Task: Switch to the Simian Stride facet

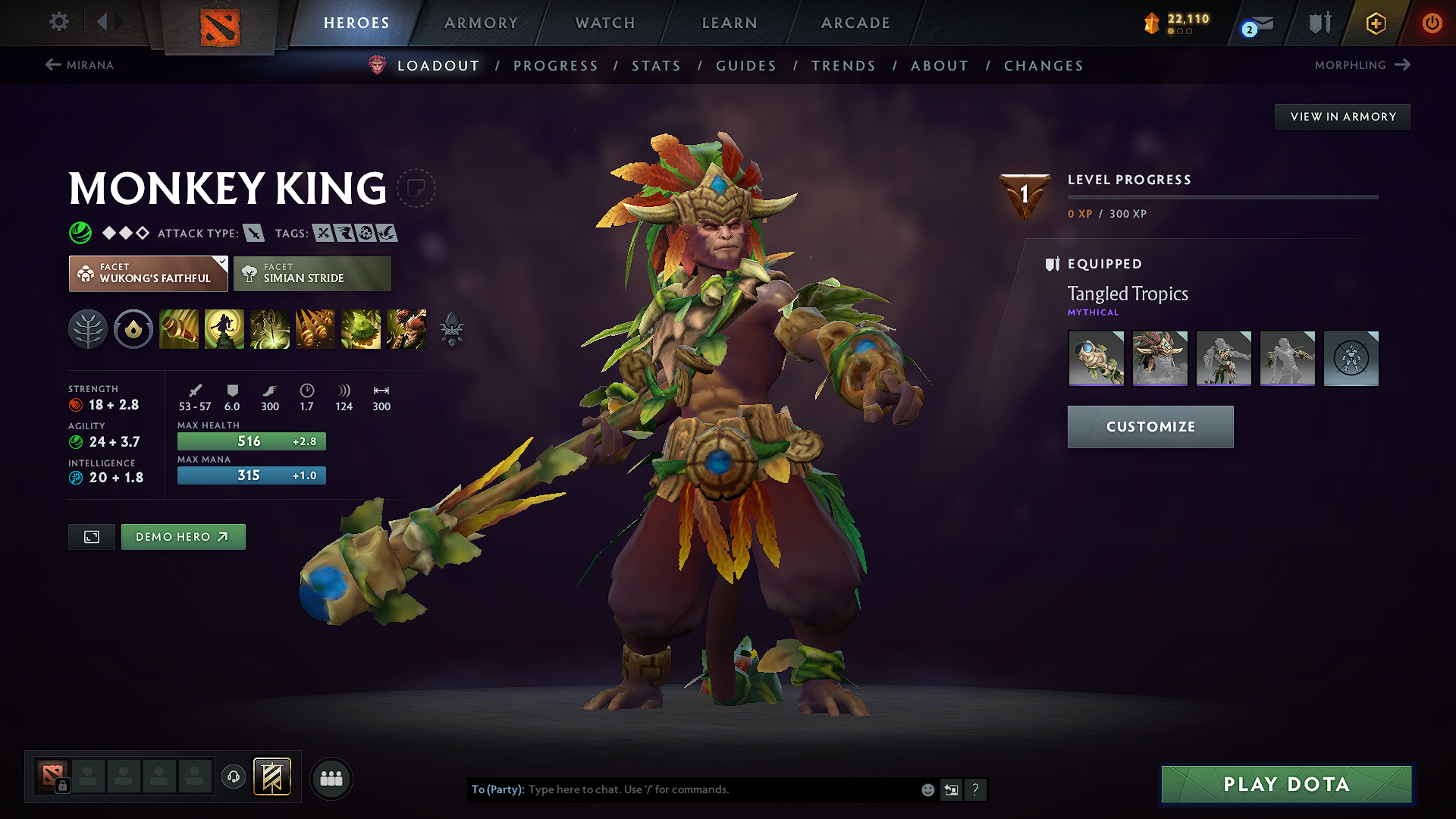Action: pyautogui.click(x=312, y=273)
